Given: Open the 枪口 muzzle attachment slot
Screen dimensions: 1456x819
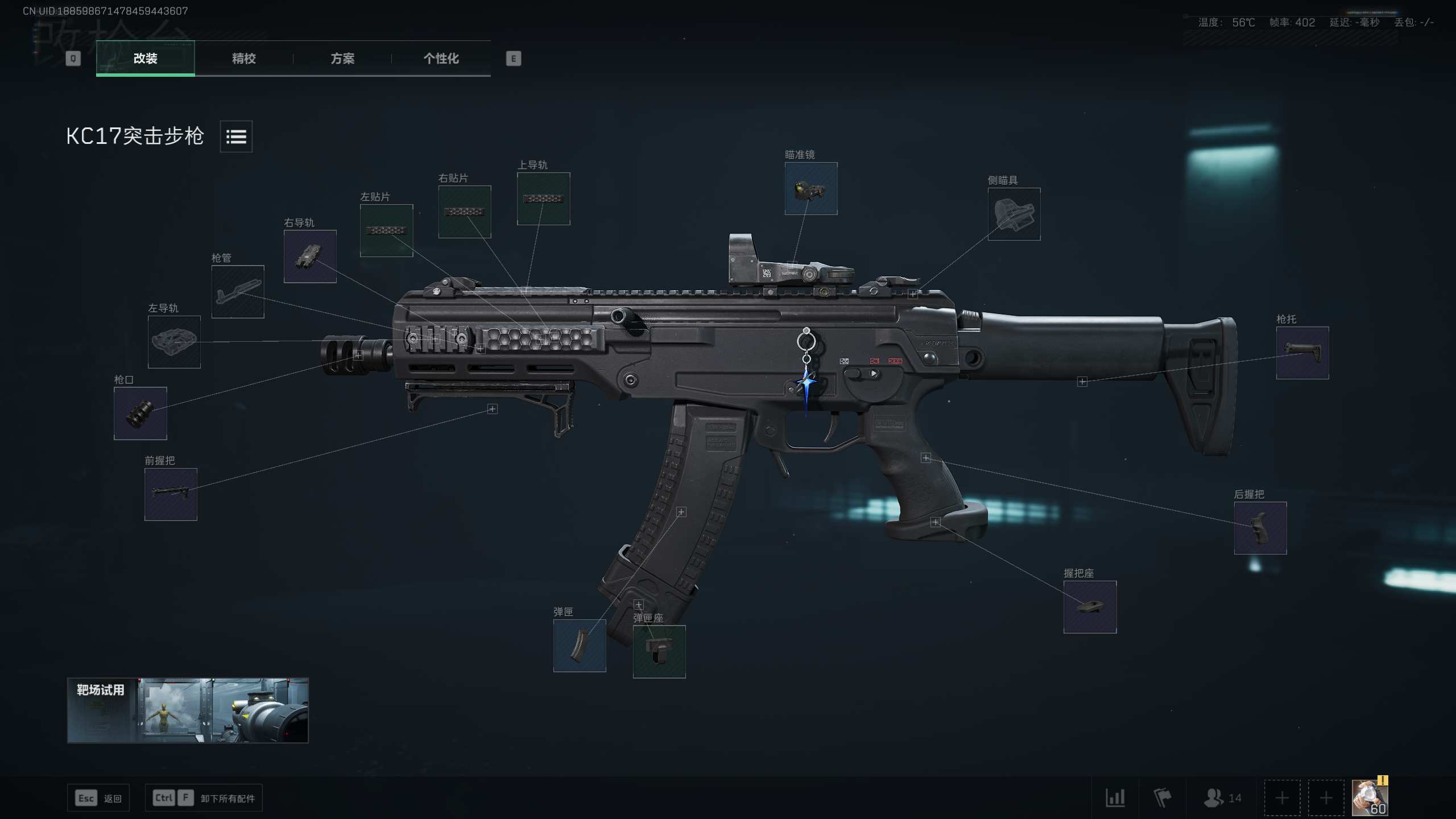Looking at the screenshot, I should click(139, 413).
